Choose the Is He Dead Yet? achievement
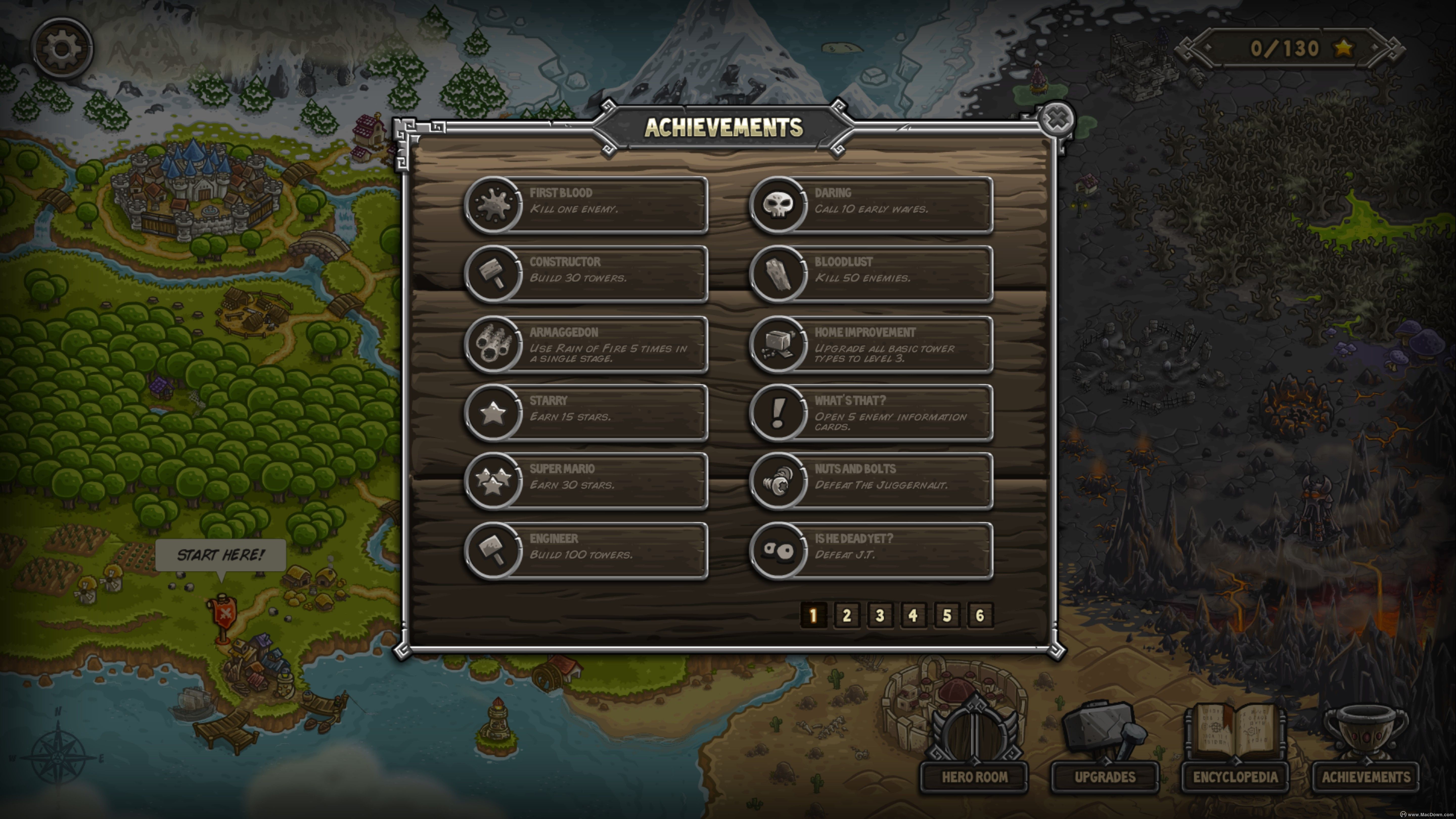 point(871,551)
